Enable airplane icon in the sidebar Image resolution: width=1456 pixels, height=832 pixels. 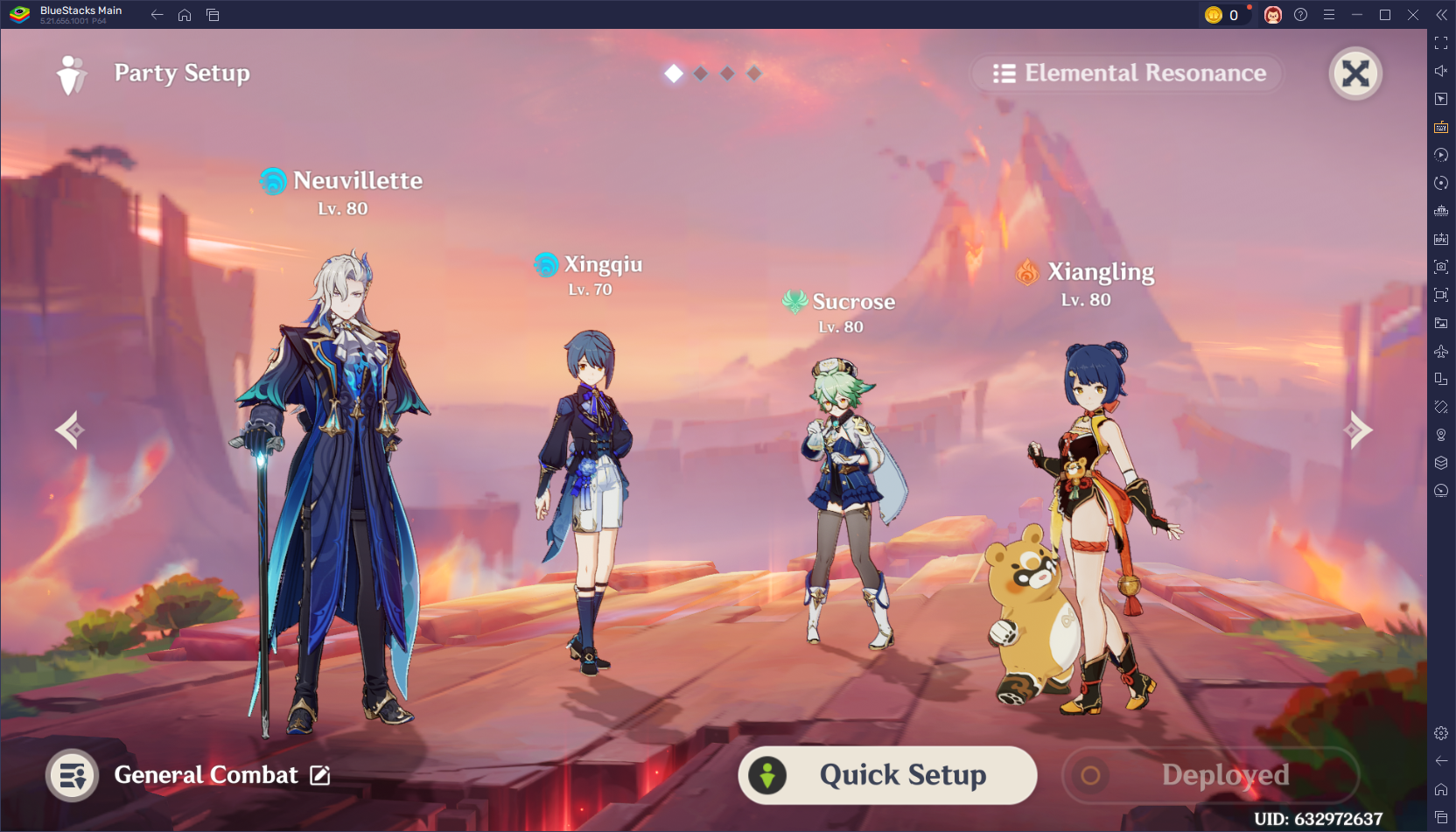pyautogui.click(x=1440, y=351)
